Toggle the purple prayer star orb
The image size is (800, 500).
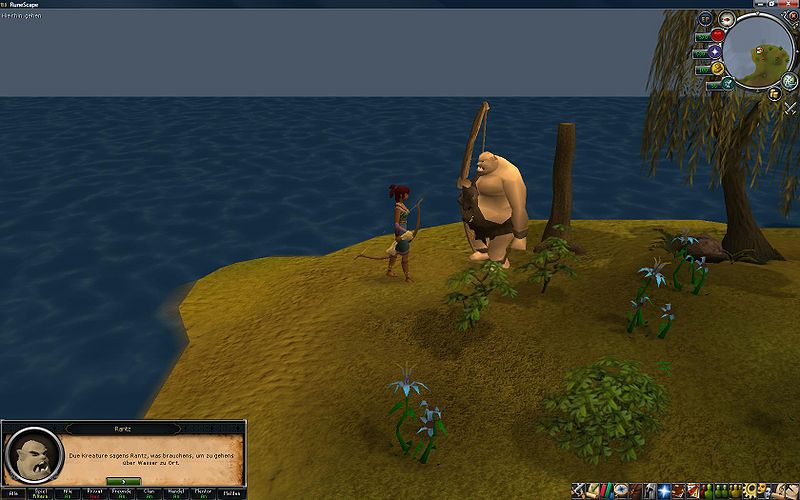[715, 51]
